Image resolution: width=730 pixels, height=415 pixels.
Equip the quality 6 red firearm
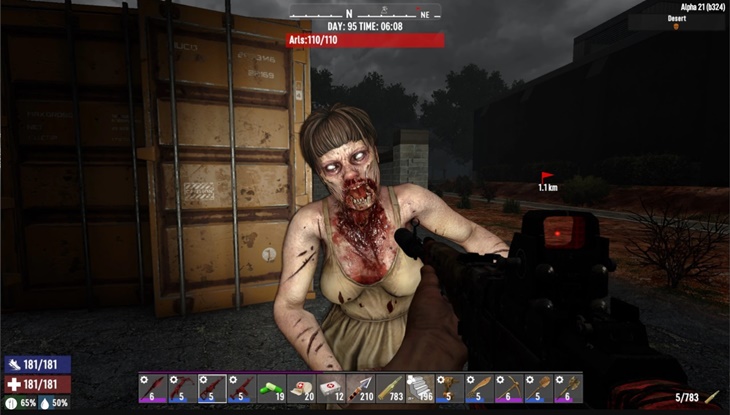(x=153, y=388)
